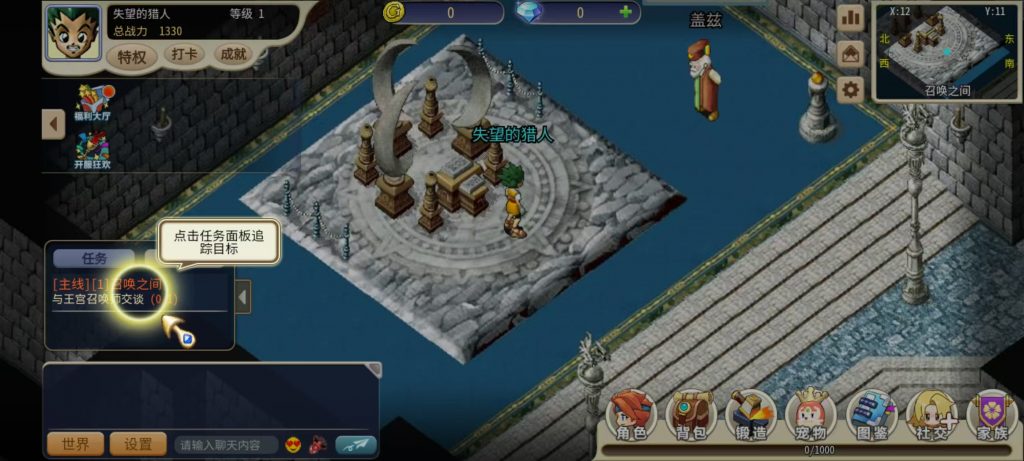Open the emoji picker smiley face
The width and height of the screenshot is (1024, 461).
(294, 444)
